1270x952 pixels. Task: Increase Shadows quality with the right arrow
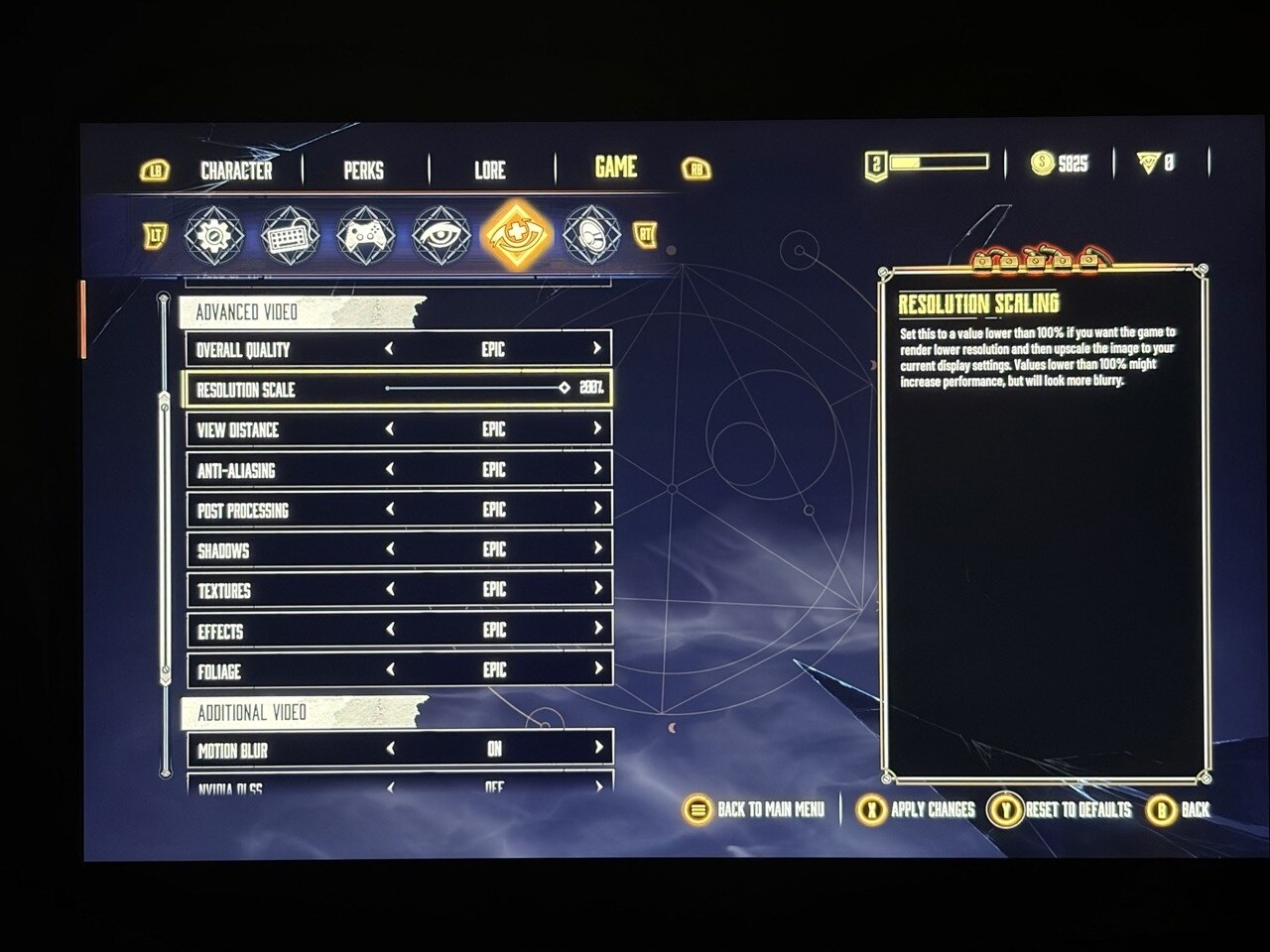click(596, 548)
